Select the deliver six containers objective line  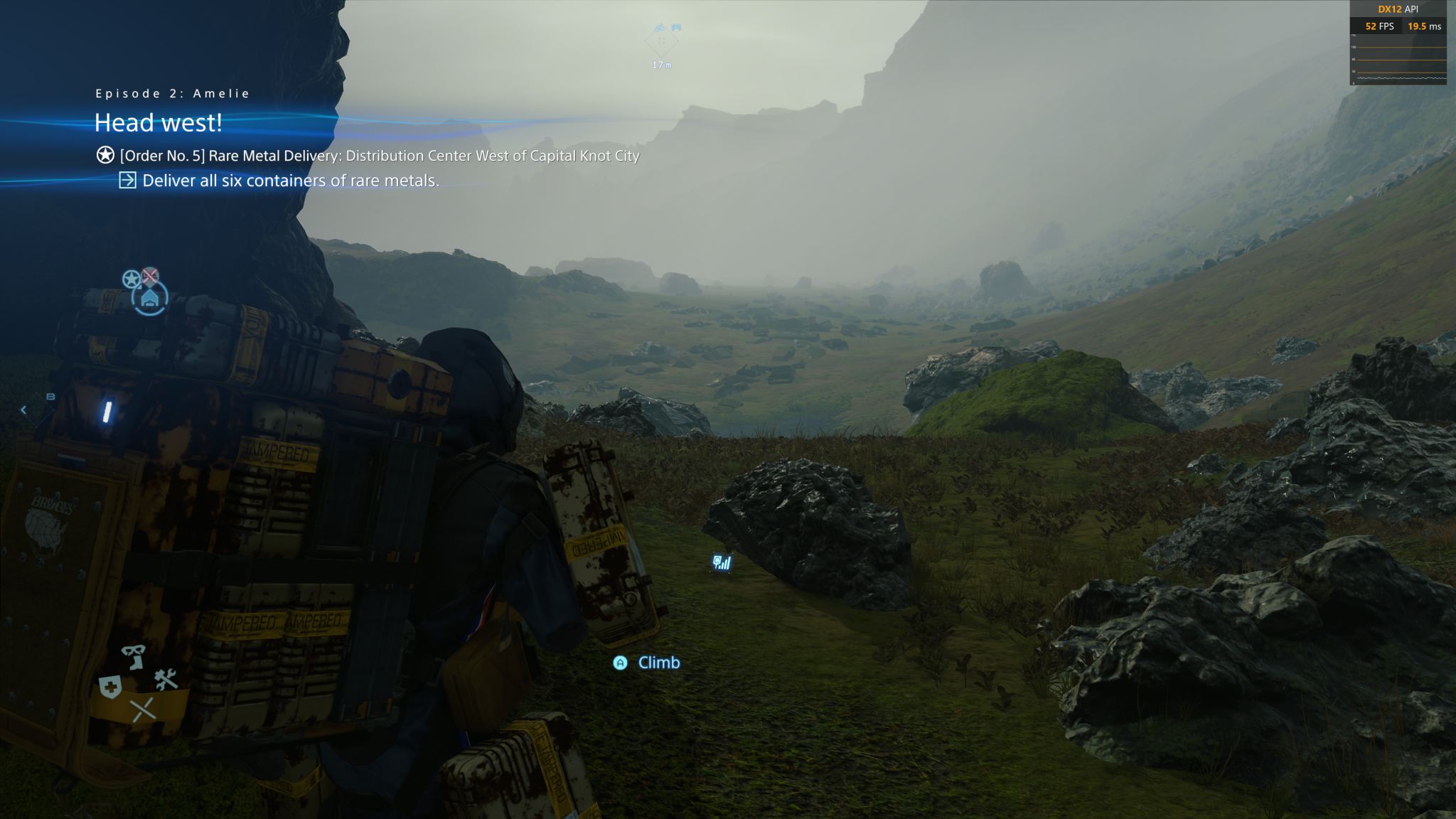290,181
